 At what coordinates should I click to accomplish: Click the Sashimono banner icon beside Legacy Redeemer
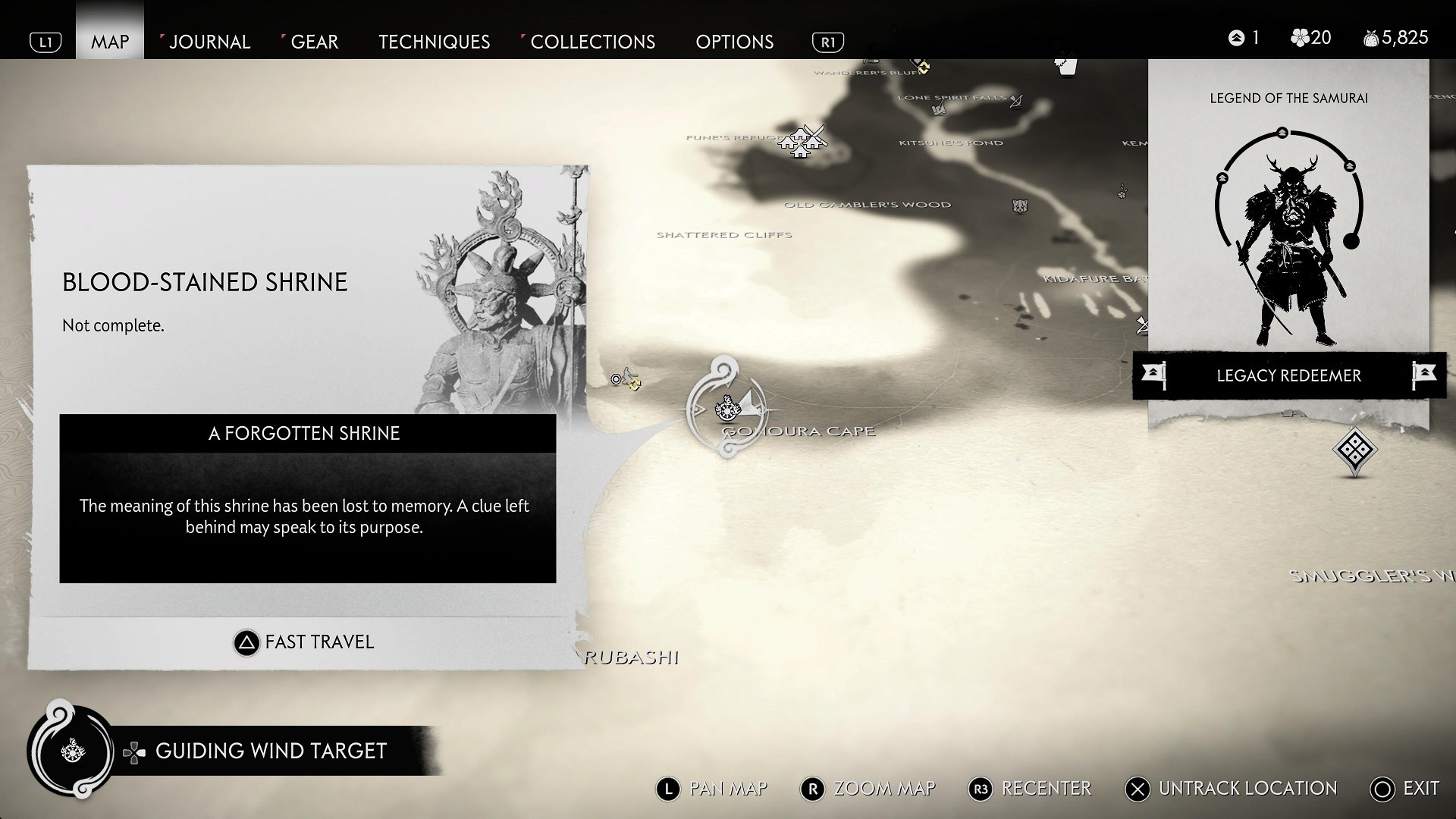[1155, 375]
